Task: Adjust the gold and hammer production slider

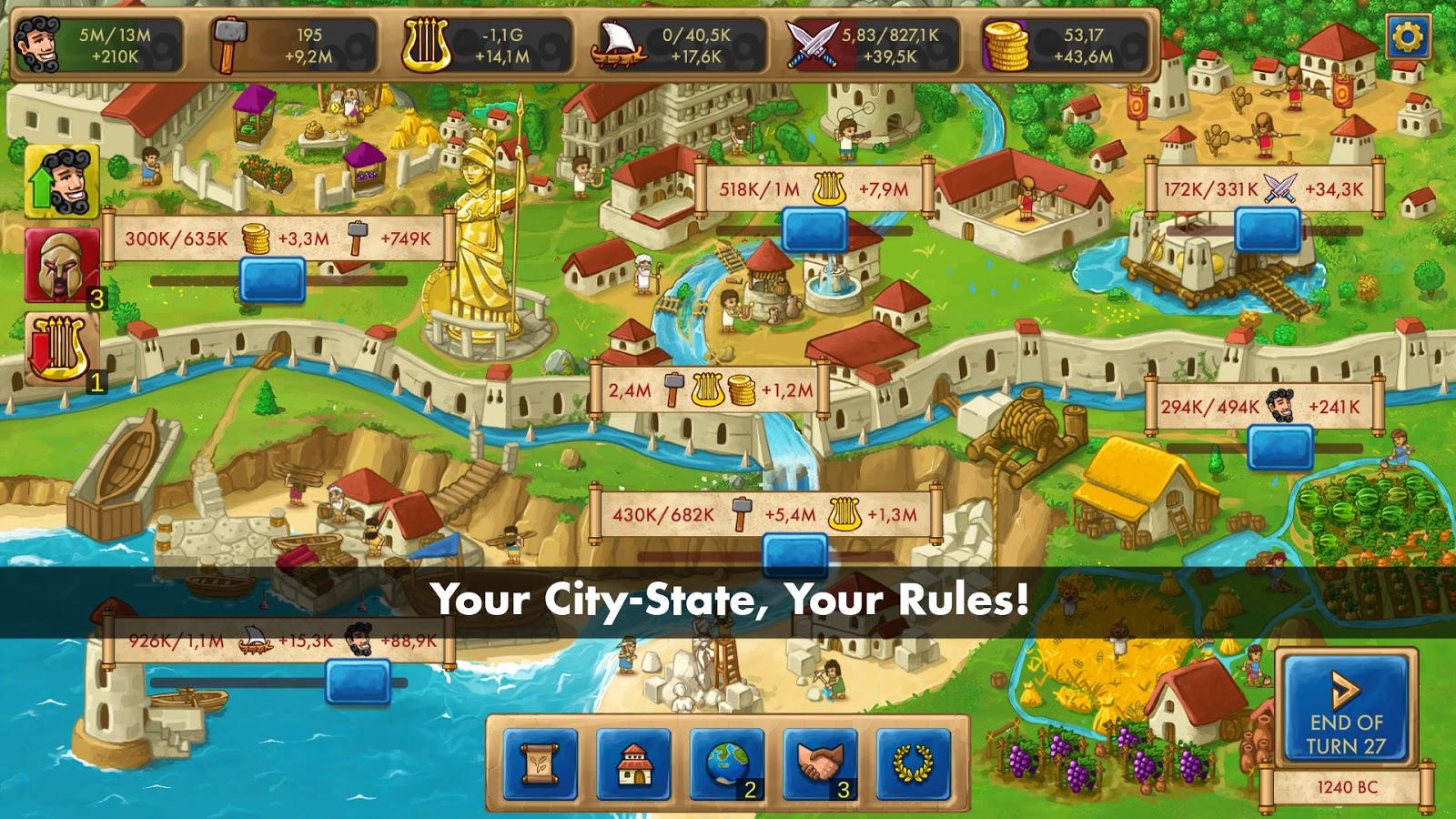Action: click(x=272, y=279)
